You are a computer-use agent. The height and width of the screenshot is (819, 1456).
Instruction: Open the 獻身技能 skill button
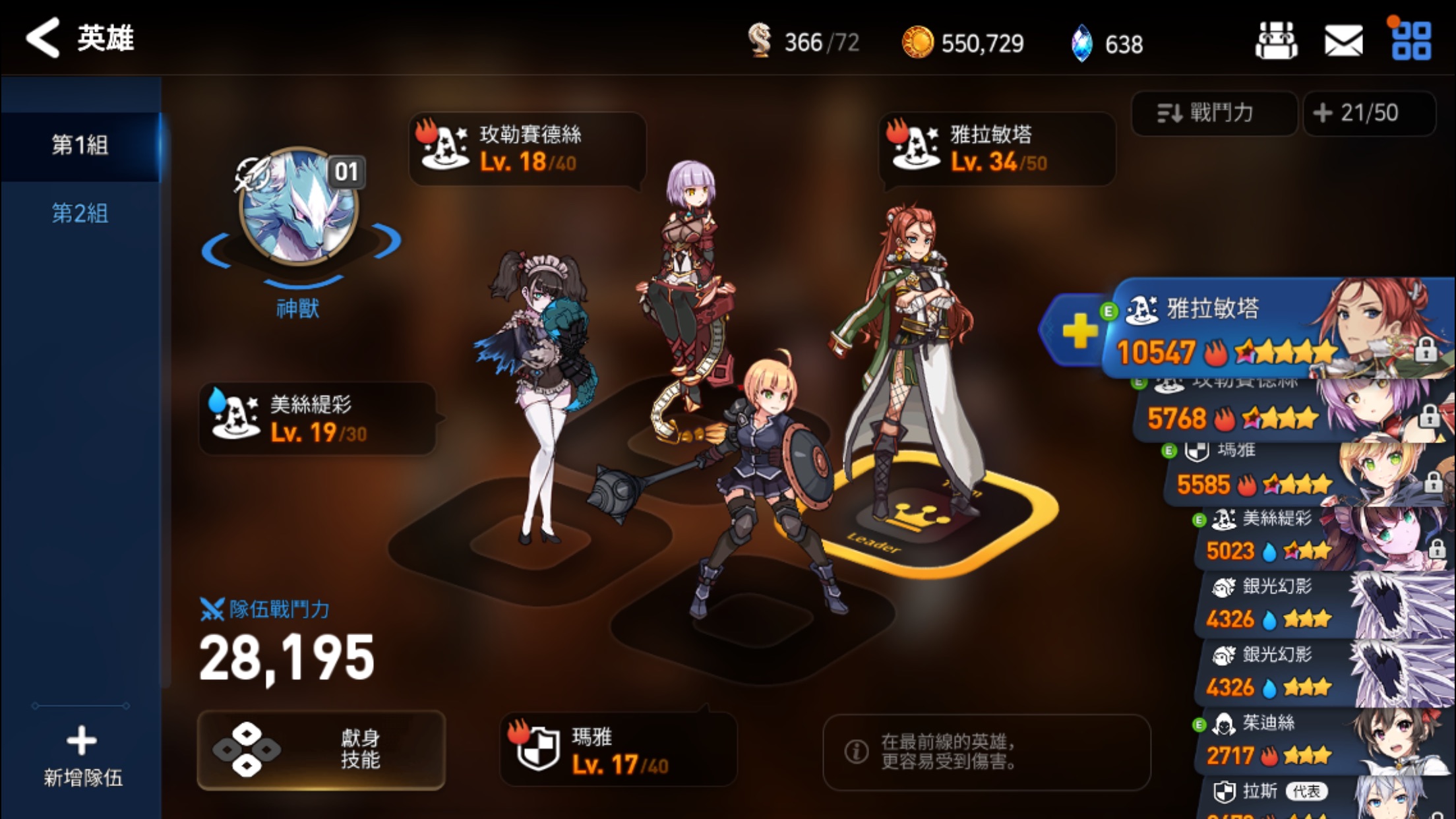tap(321, 750)
